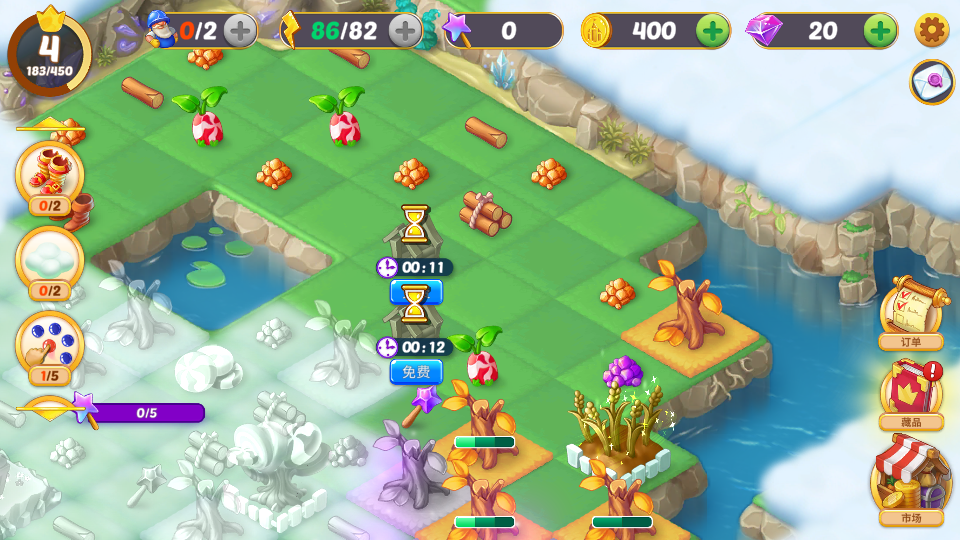Open the mail envelope icon
This screenshot has height=540, width=960.
931,82
